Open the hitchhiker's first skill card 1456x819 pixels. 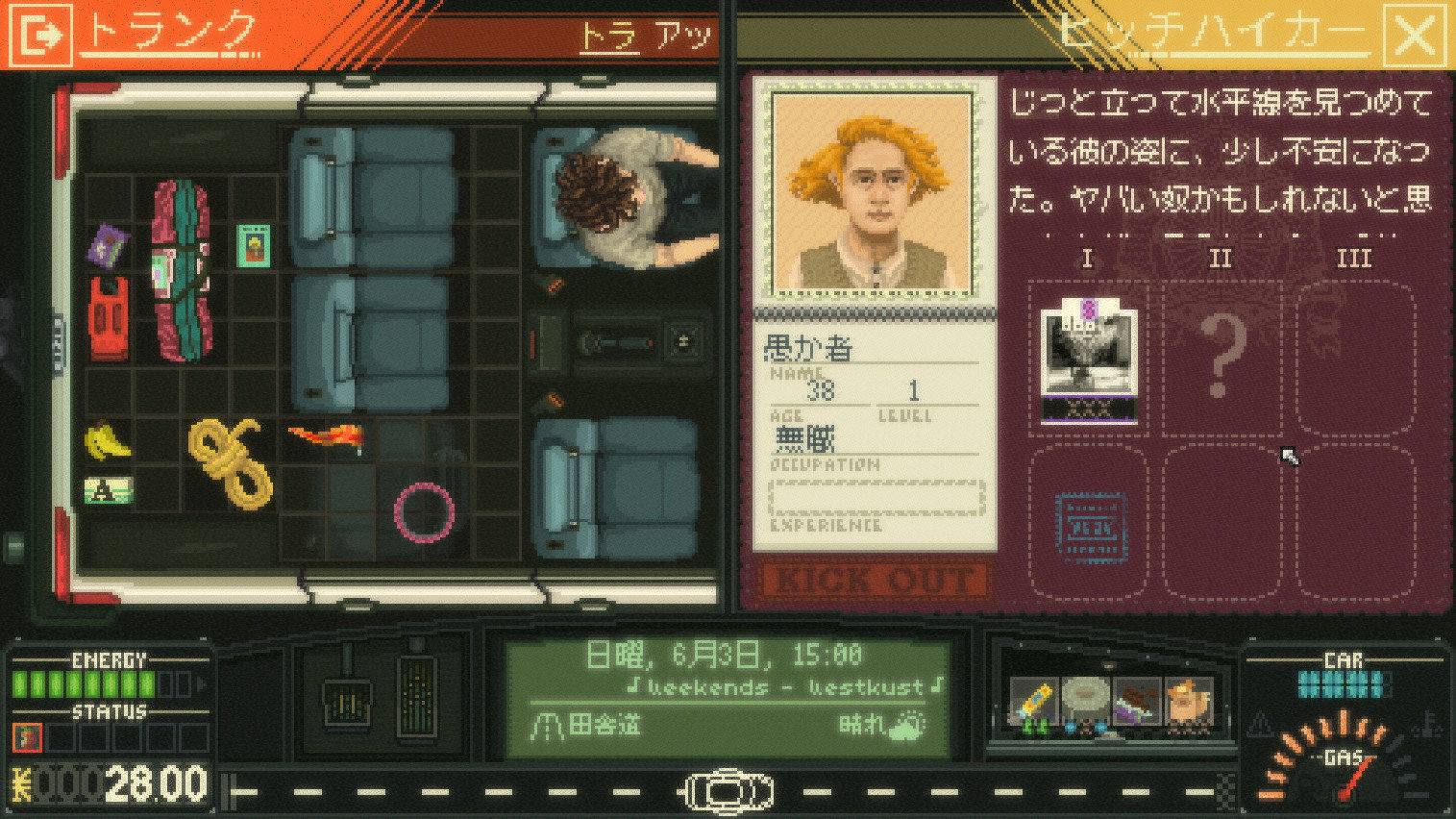[1089, 359]
